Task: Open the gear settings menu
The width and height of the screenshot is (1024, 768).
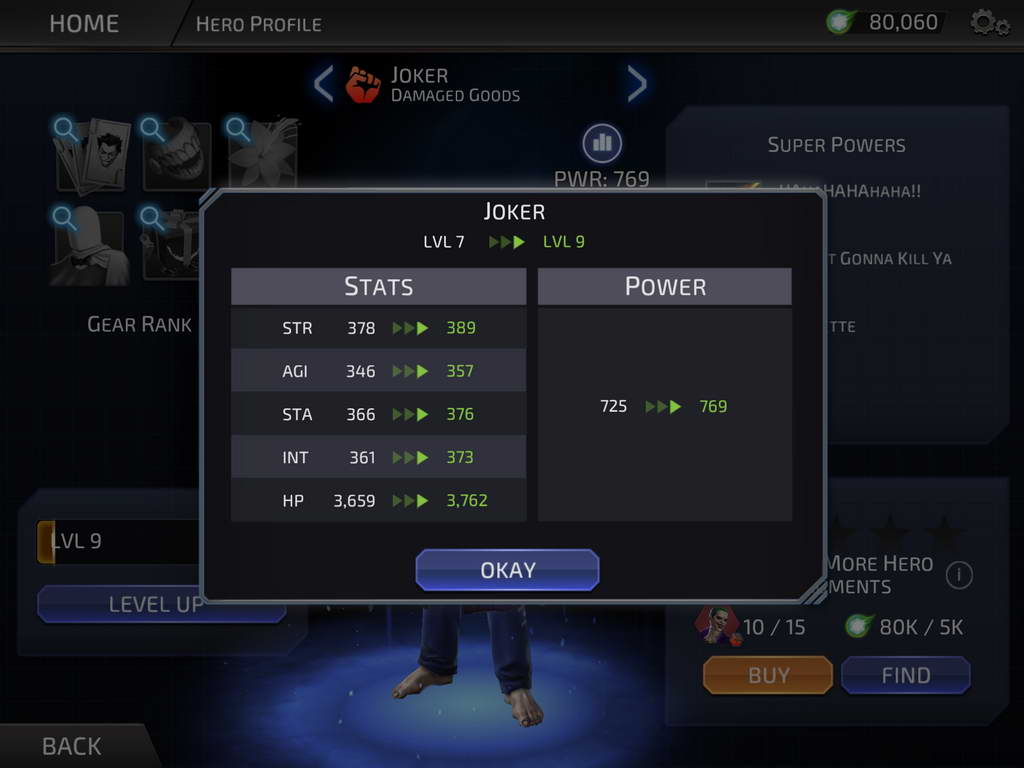Action: coord(989,22)
